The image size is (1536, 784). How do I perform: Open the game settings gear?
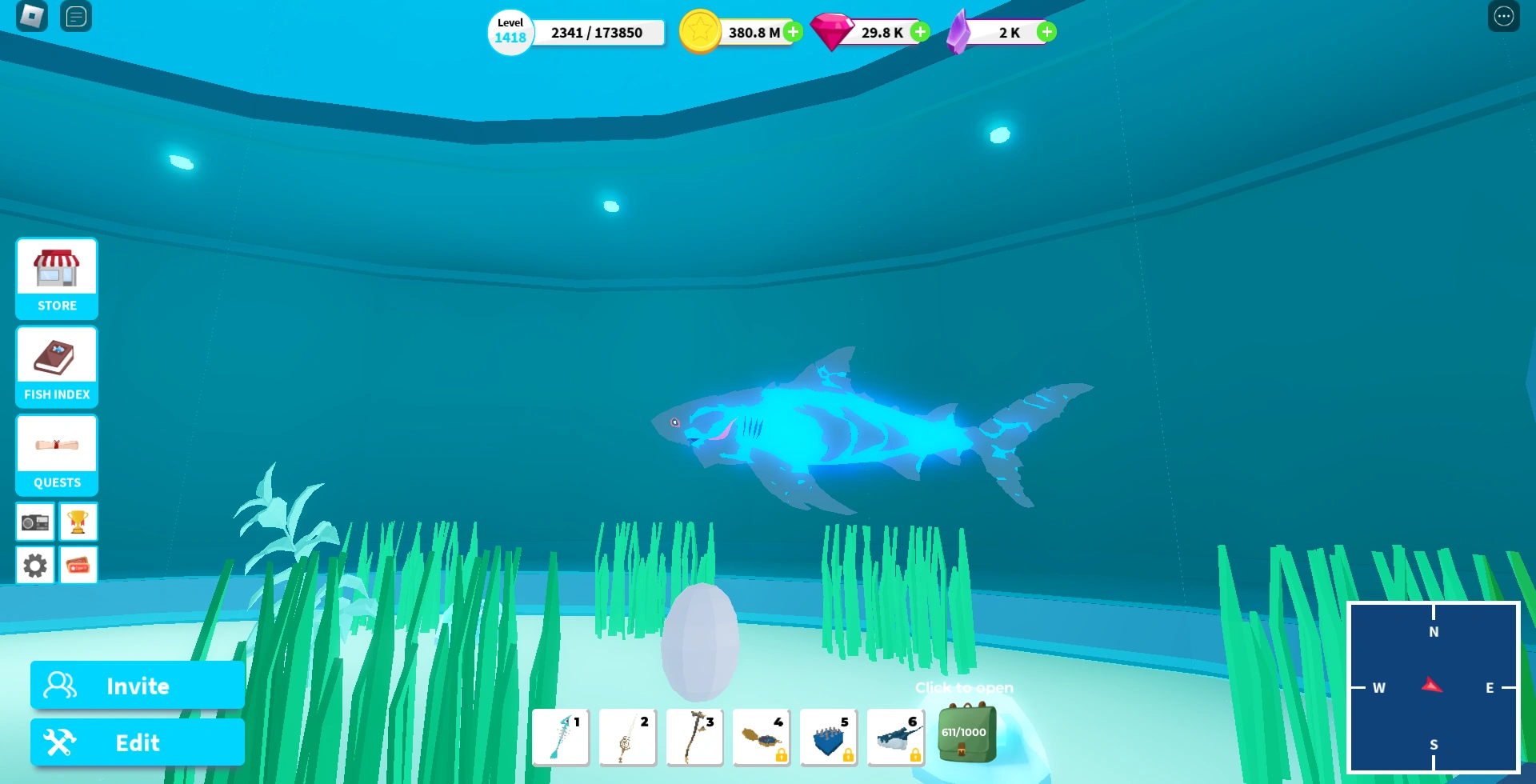click(34, 564)
